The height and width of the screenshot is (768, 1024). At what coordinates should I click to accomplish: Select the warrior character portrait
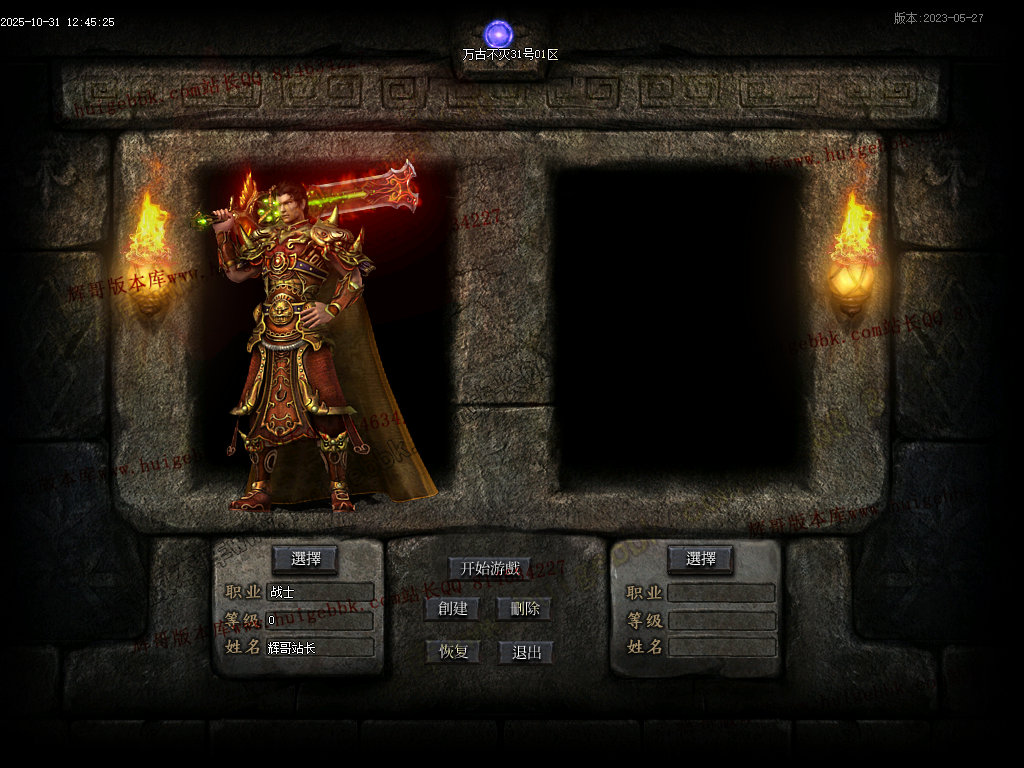[x=310, y=340]
